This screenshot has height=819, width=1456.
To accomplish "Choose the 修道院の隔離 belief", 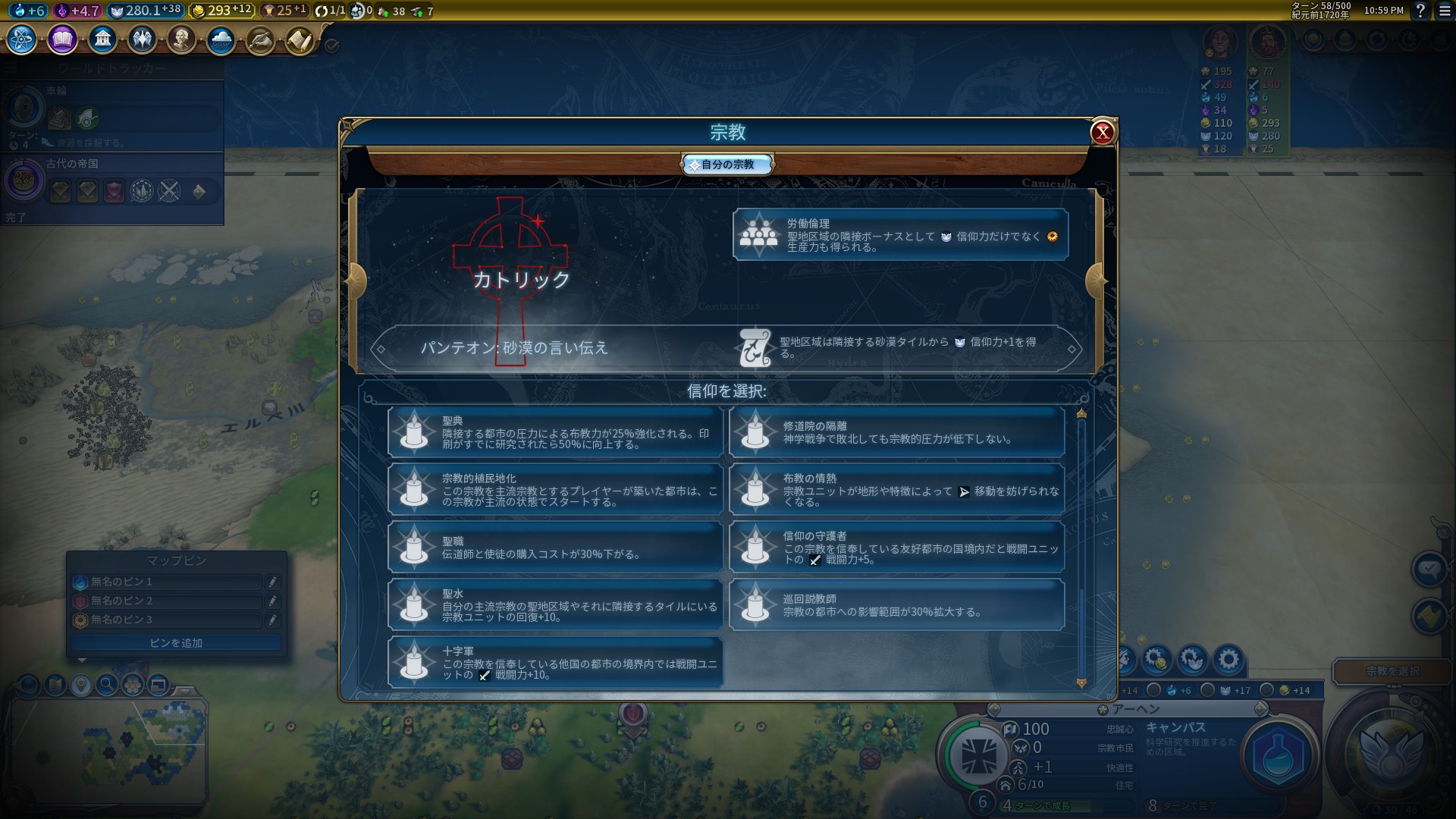I will [x=896, y=432].
